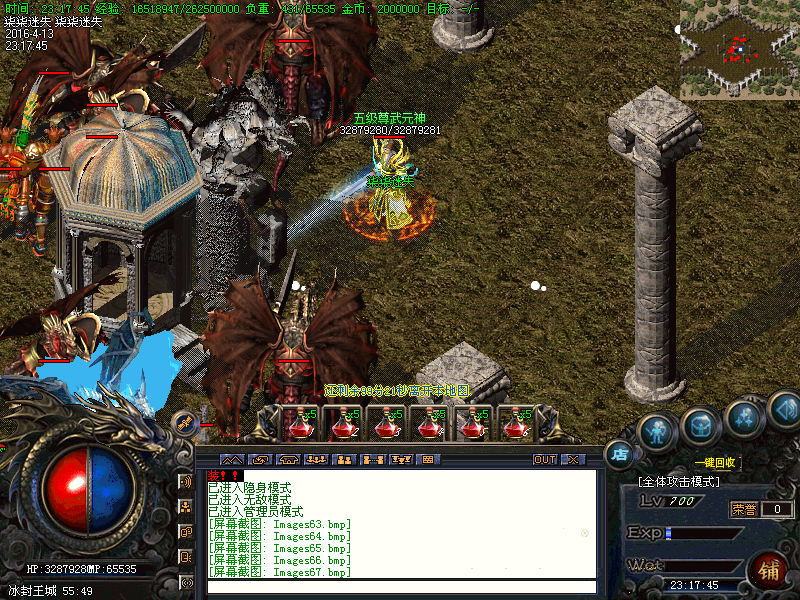
Task: Click the keyboard grid icon on the chat toolbar
Action: pos(428,460)
